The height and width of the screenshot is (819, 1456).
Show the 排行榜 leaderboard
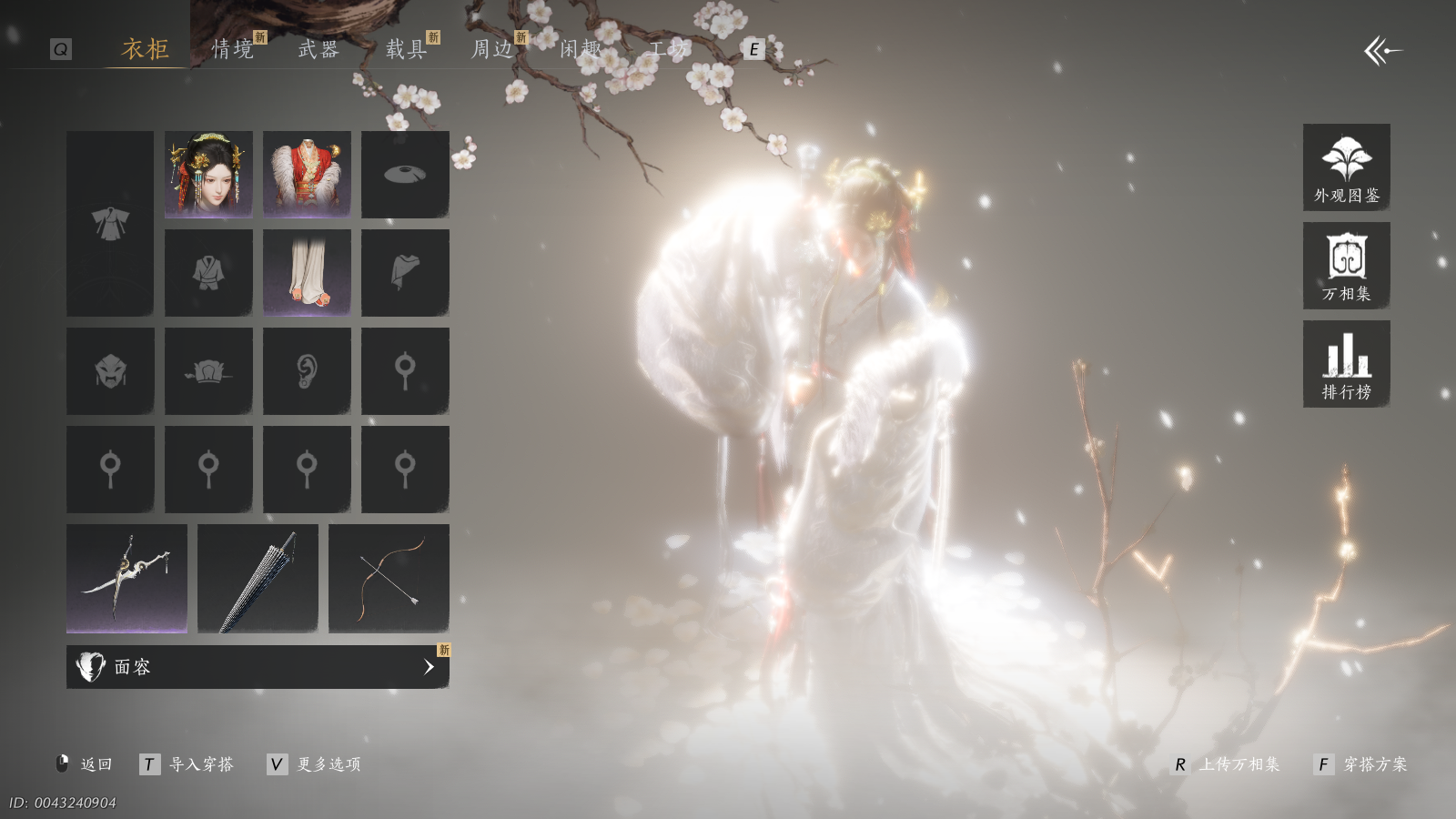point(1346,364)
